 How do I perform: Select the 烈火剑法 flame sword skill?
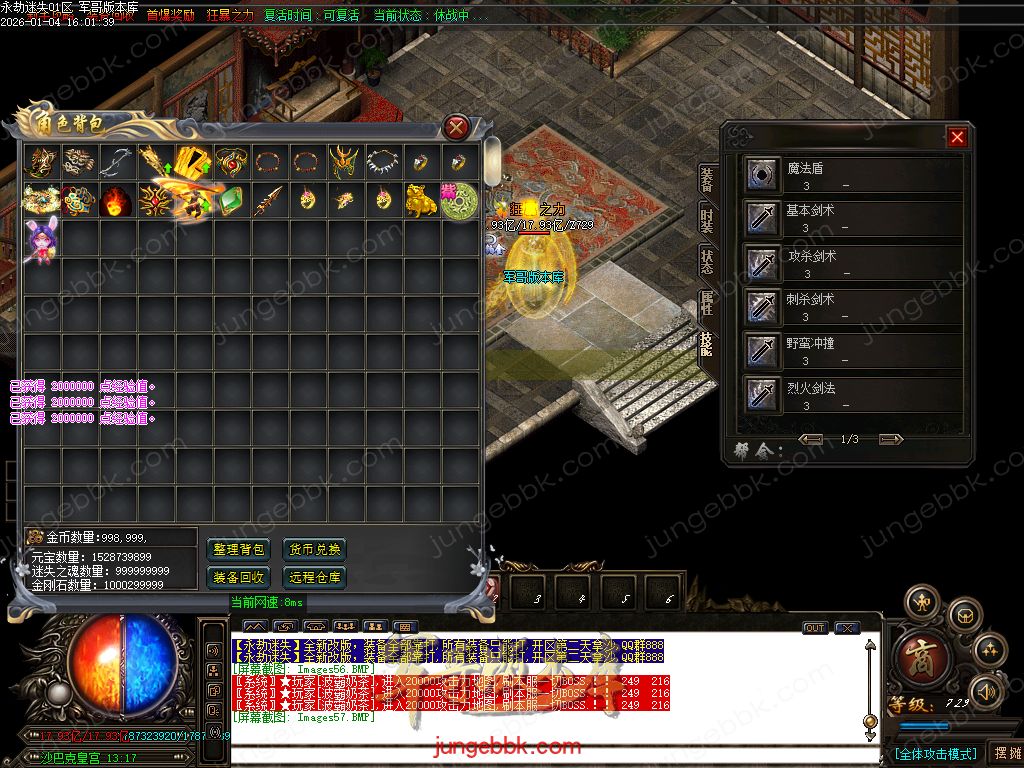(x=764, y=394)
